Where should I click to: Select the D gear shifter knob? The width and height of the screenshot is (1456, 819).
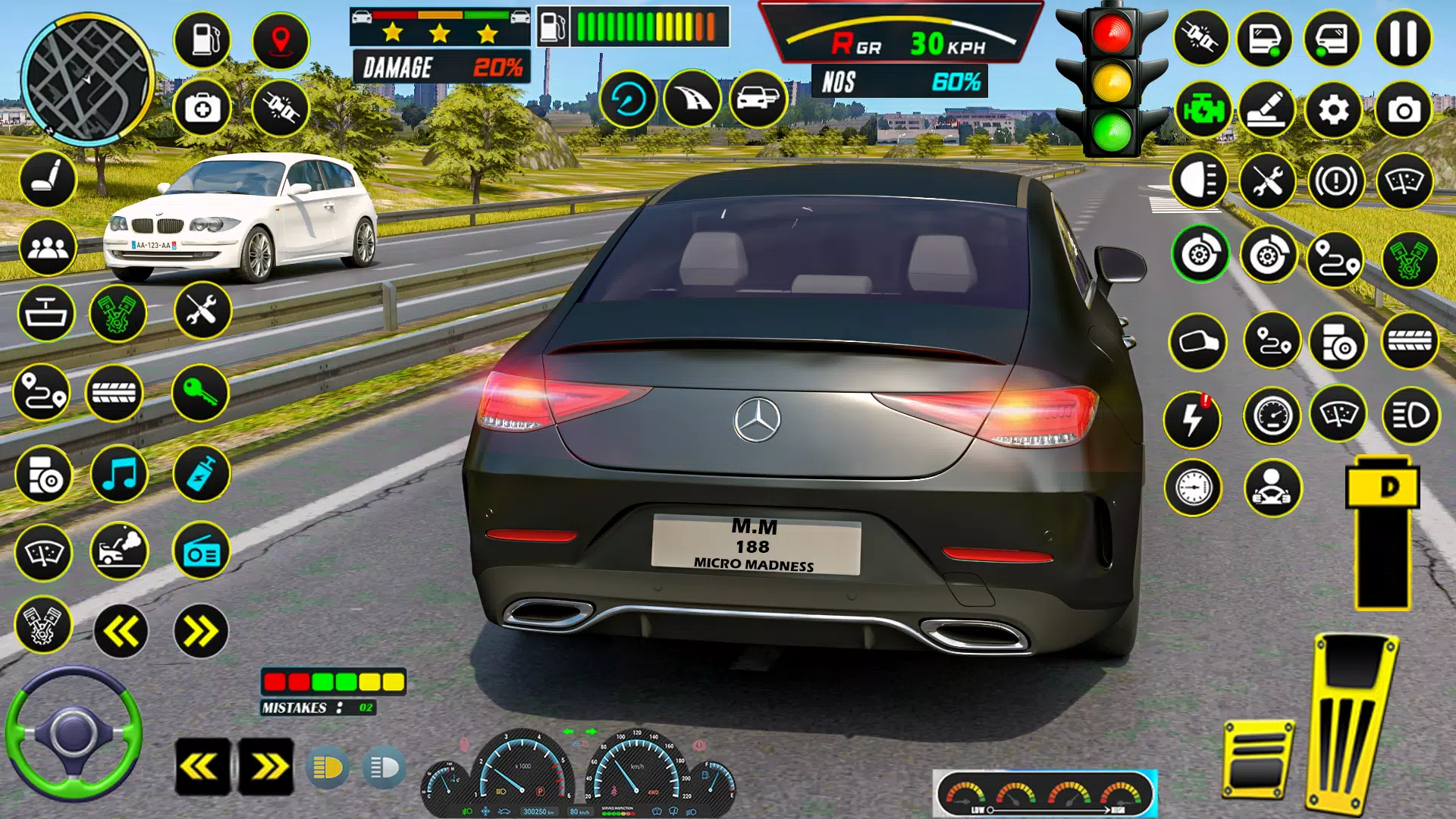point(1382,487)
